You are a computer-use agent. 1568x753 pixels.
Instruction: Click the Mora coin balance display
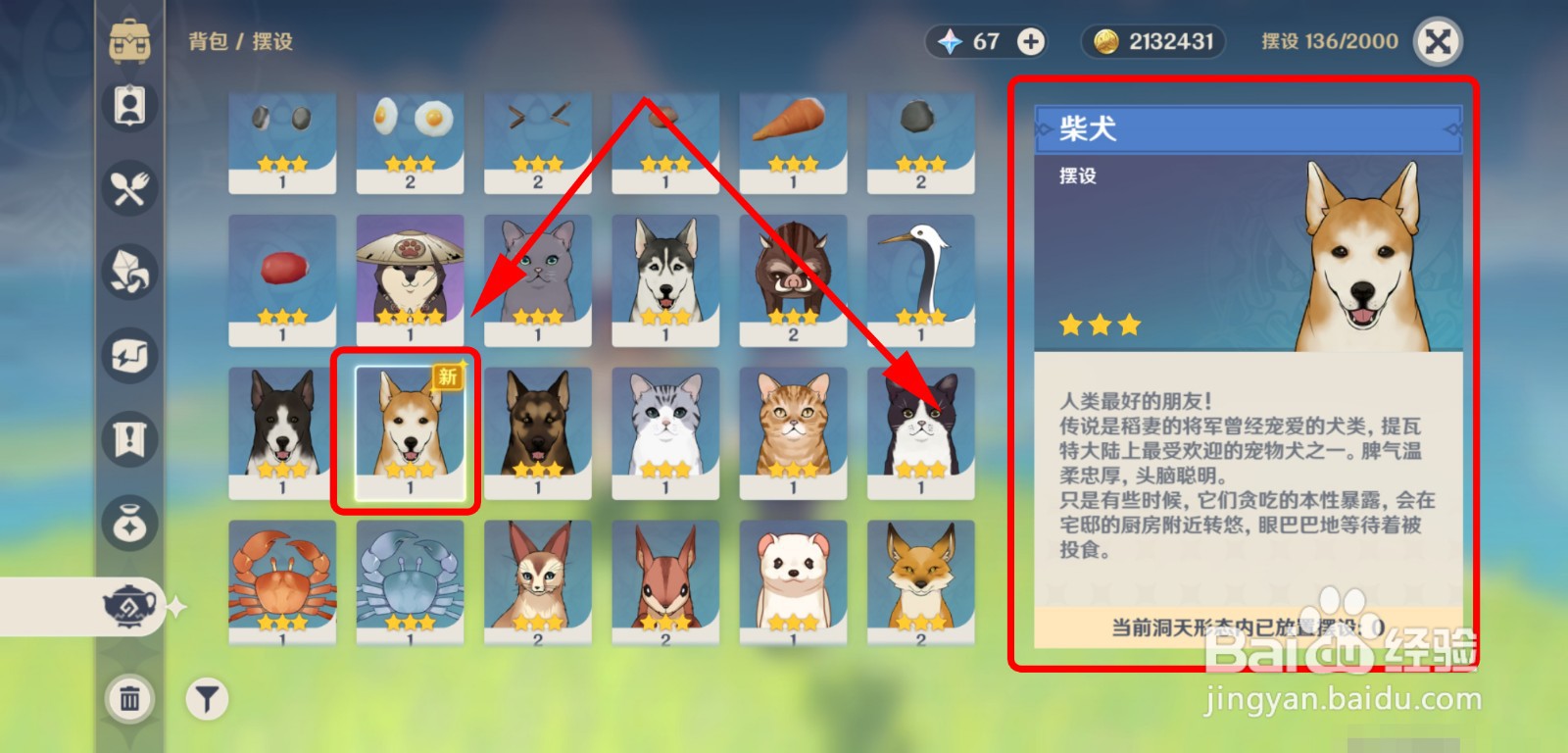click(x=1152, y=42)
